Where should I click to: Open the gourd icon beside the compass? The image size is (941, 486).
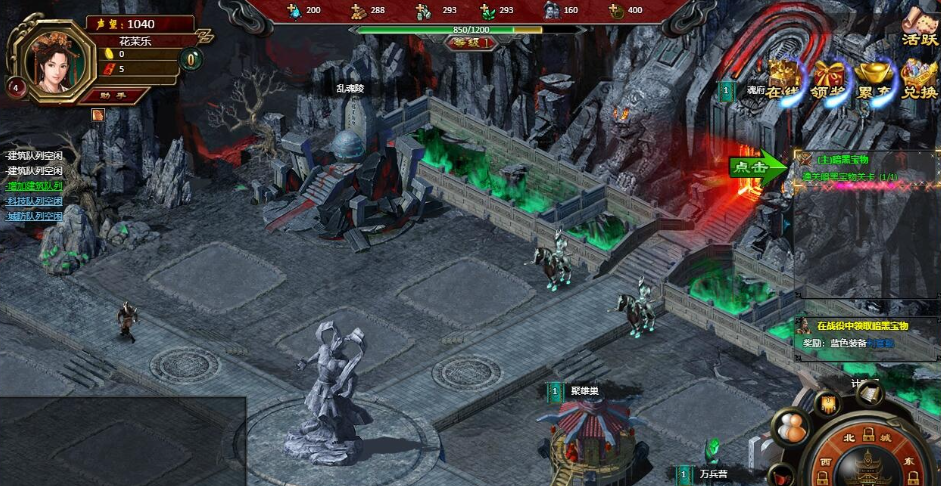pos(792,429)
